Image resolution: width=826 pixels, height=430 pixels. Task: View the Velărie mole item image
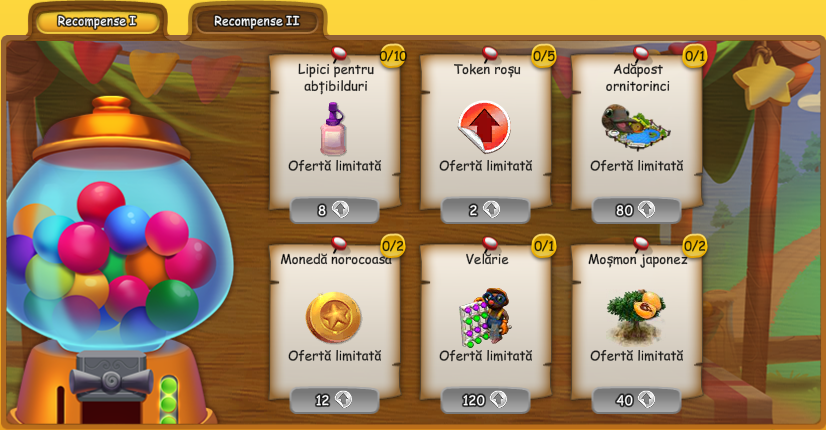tap(485, 316)
